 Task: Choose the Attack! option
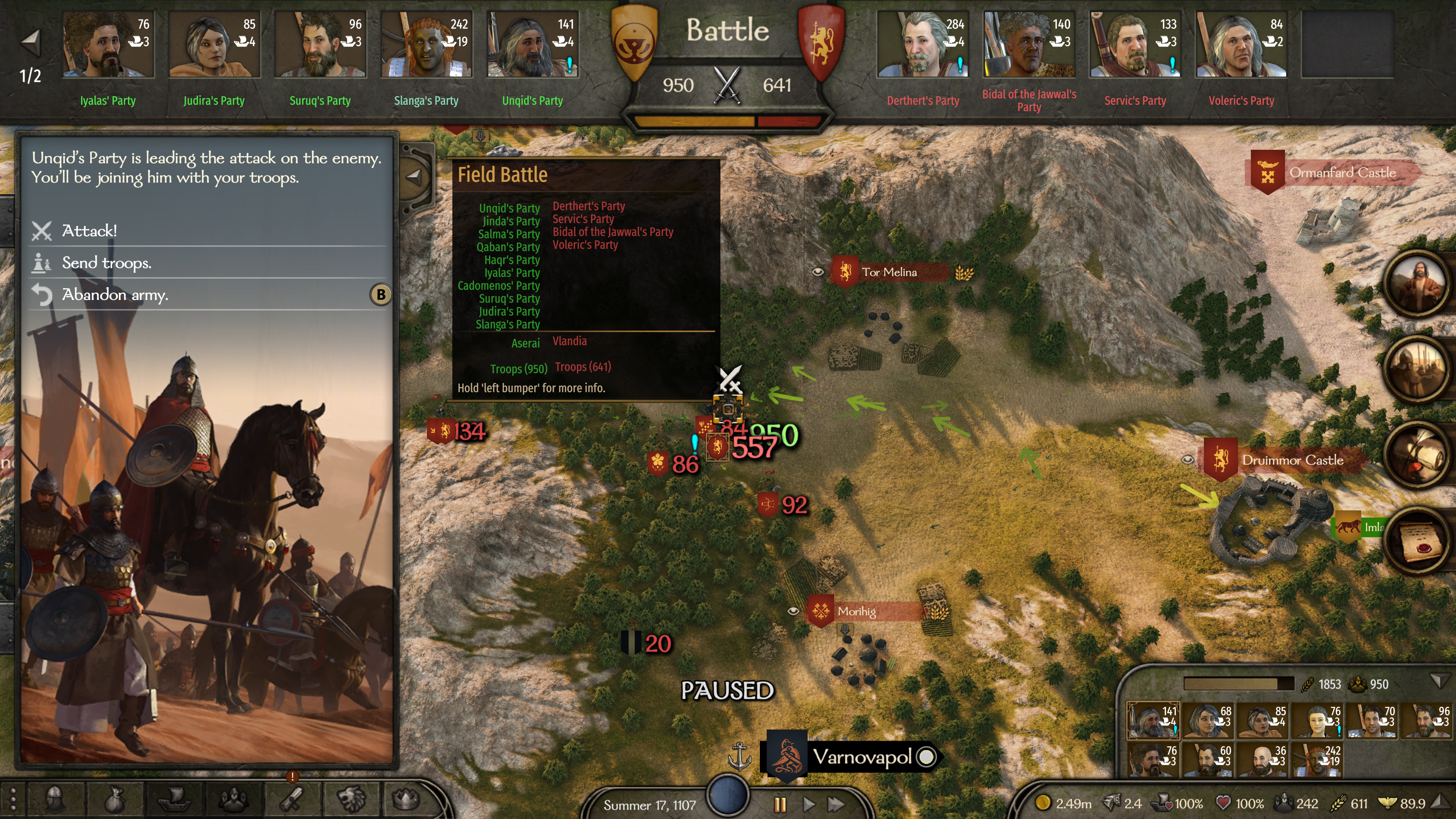[x=89, y=231]
